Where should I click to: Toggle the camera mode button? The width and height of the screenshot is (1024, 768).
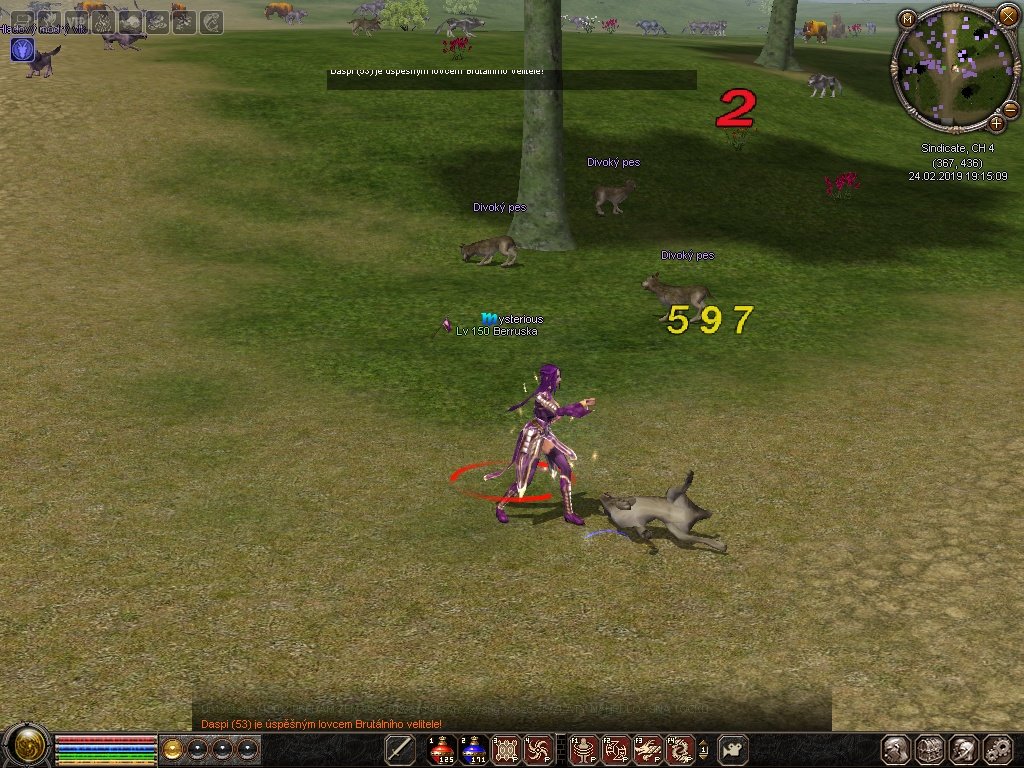tap(734, 749)
